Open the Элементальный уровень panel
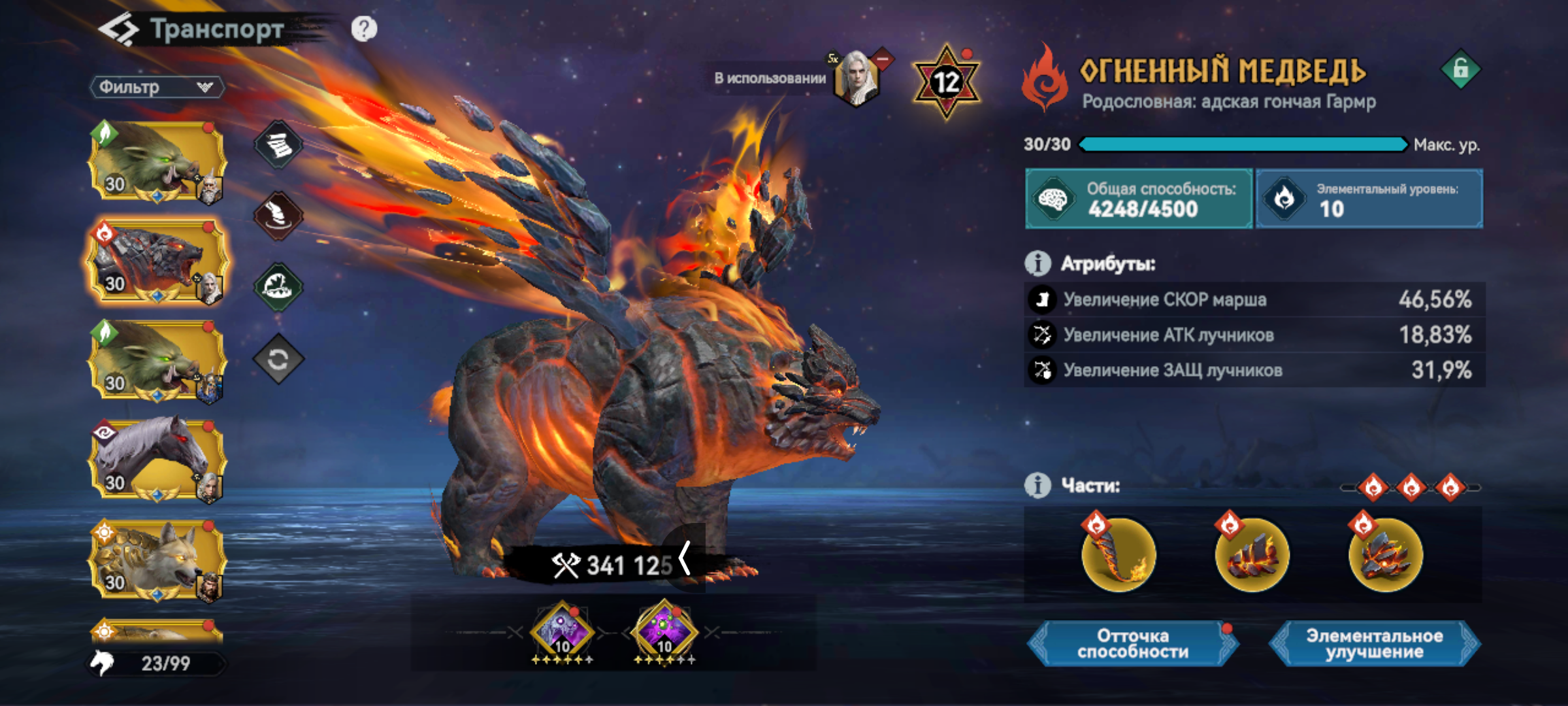1568x706 pixels. coord(1369,199)
